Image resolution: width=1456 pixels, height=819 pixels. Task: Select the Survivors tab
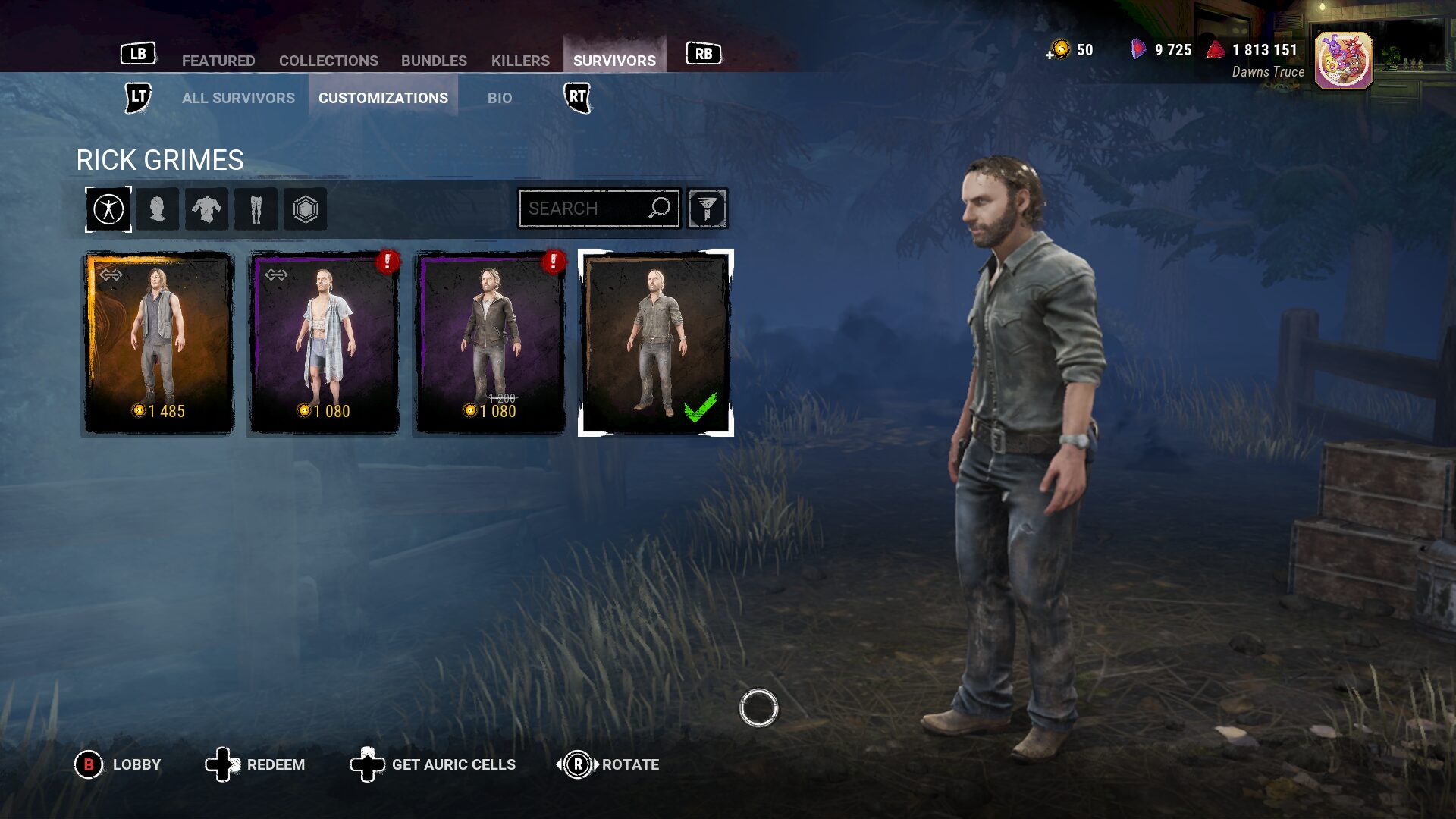(x=614, y=61)
